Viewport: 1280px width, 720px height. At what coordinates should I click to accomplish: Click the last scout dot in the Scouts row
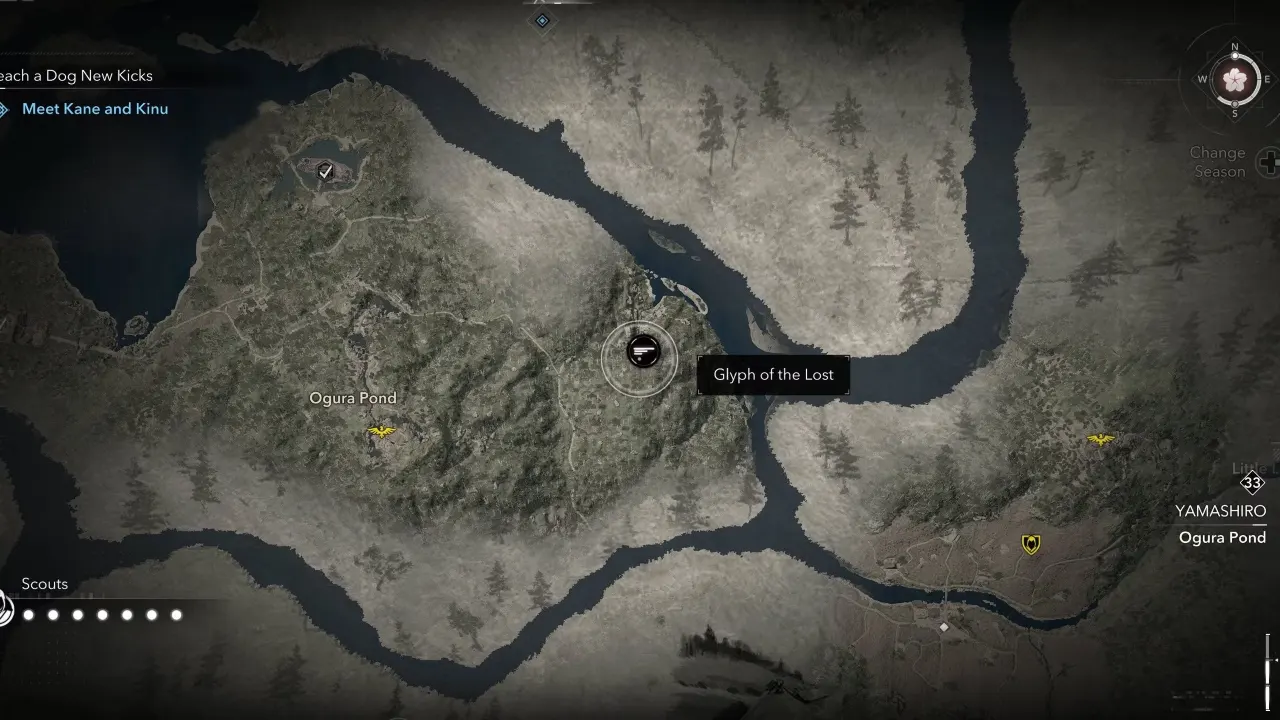pos(177,615)
